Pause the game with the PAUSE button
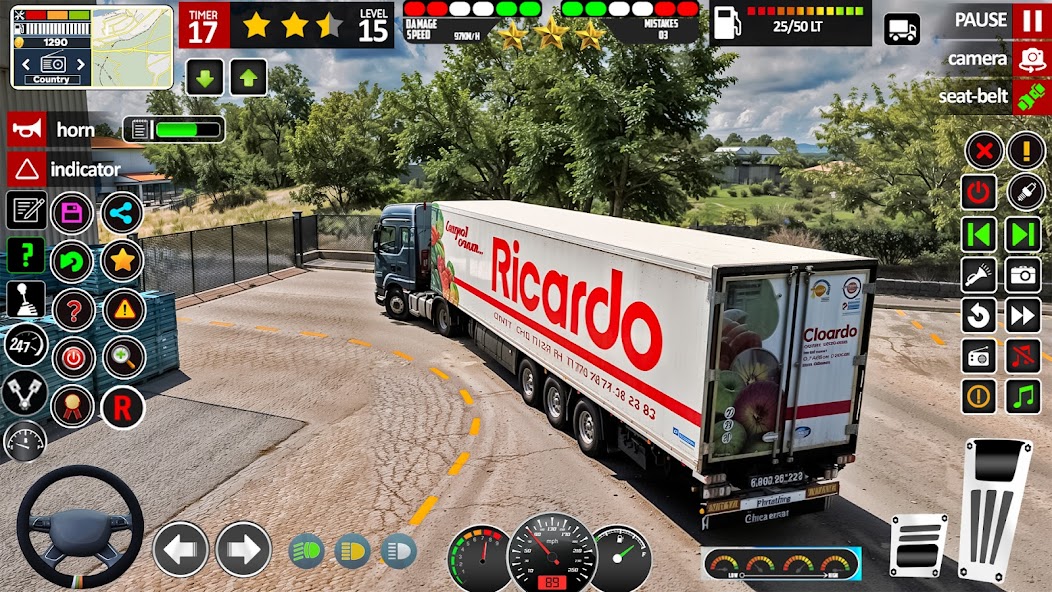1052x592 pixels. (1029, 20)
